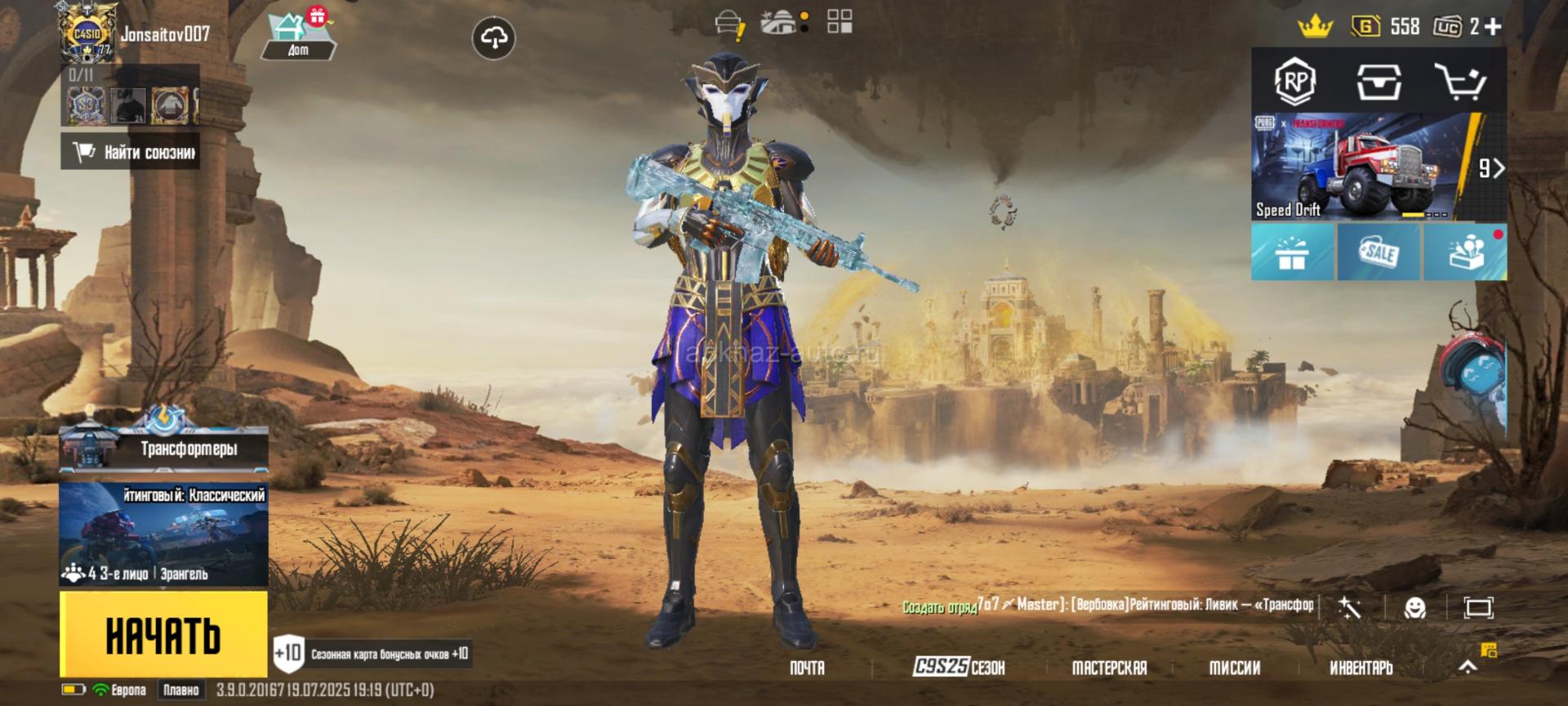Open the Инвентарь inventory menu
The image size is (1568, 706).
point(1361,668)
